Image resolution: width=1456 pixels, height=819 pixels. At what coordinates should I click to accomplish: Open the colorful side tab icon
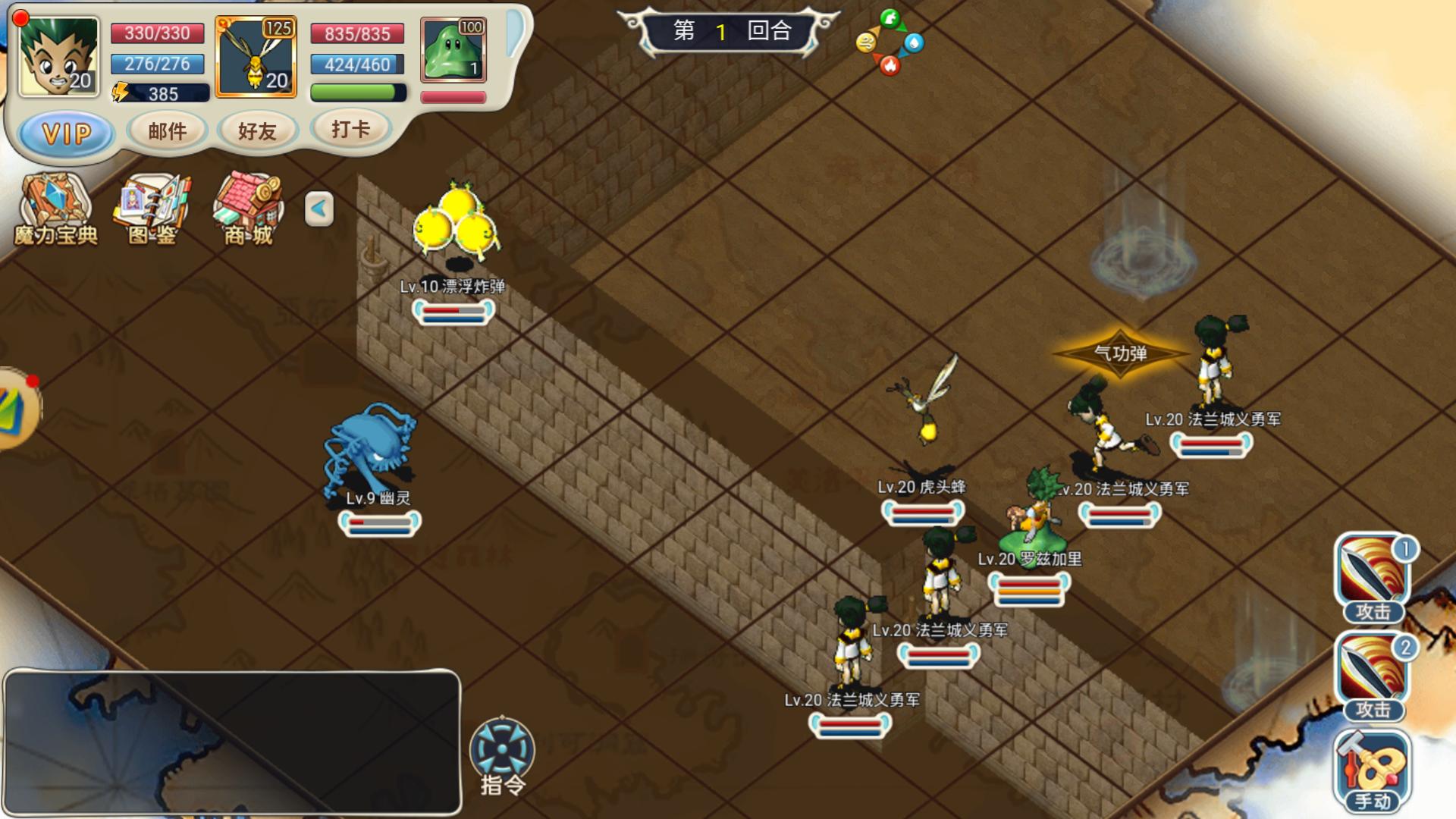tap(17, 409)
